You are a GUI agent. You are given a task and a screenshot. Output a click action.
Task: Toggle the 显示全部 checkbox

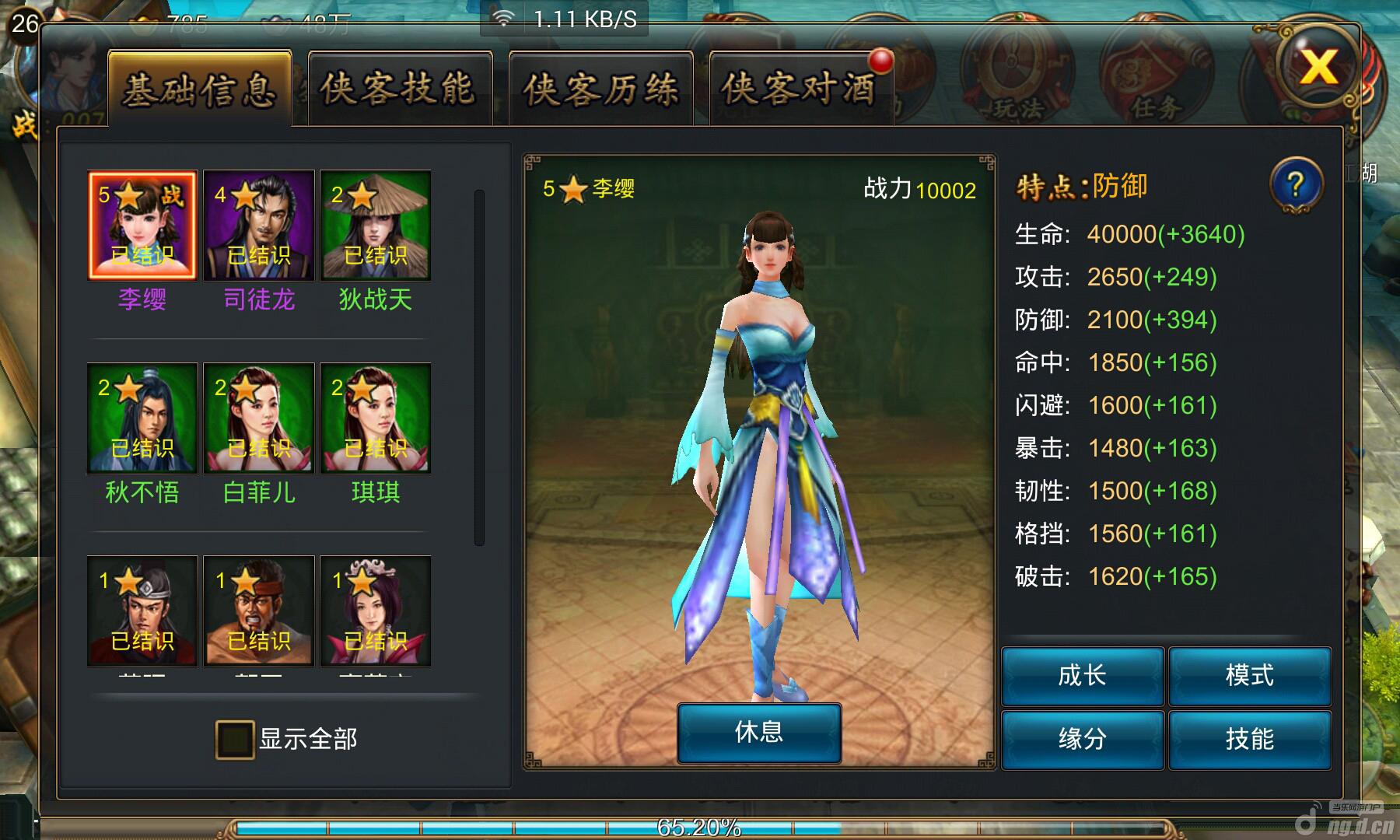(x=235, y=739)
